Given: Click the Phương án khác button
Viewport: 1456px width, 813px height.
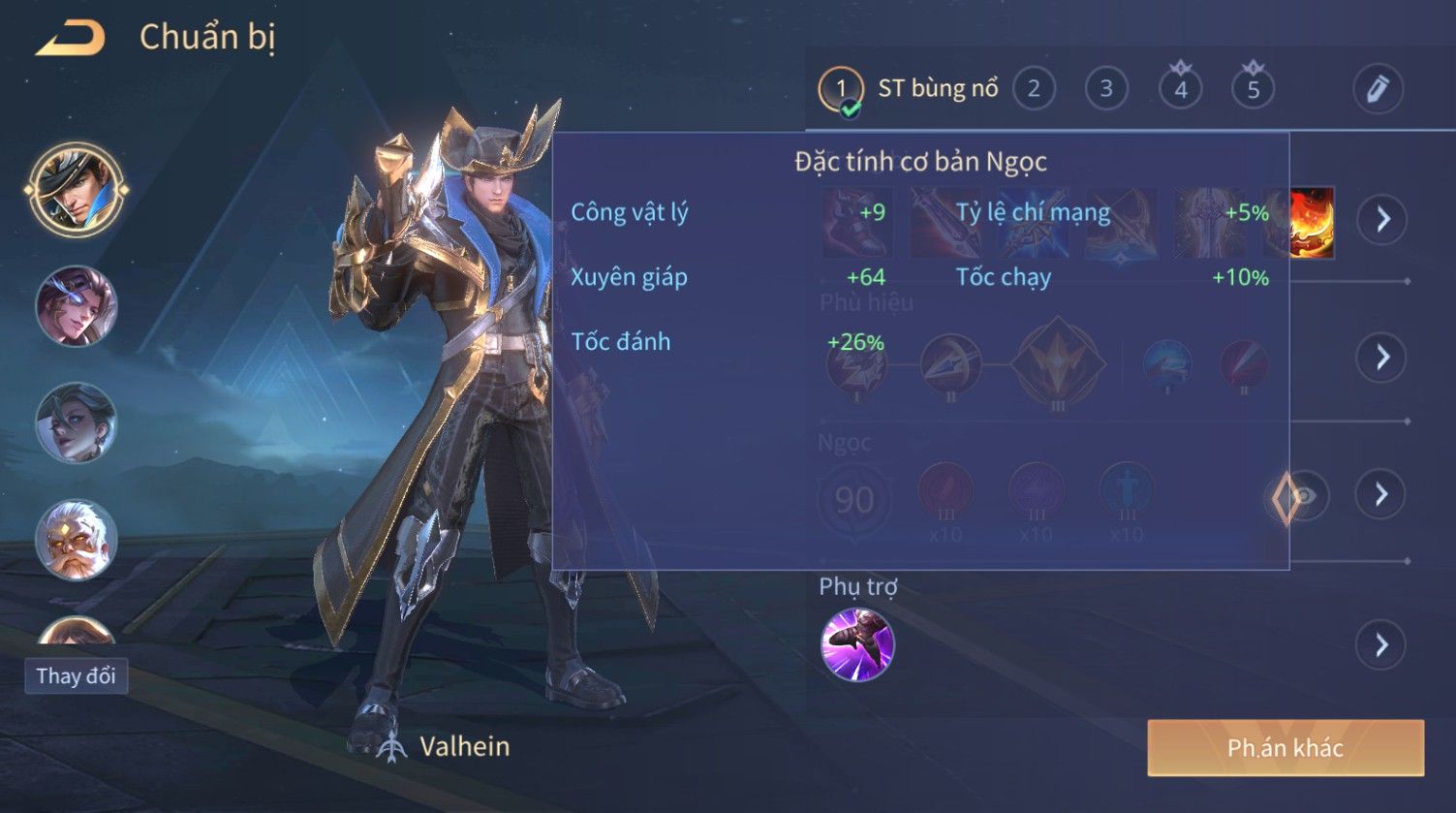Looking at the screenshot, I should click(x=1286, y=748).
